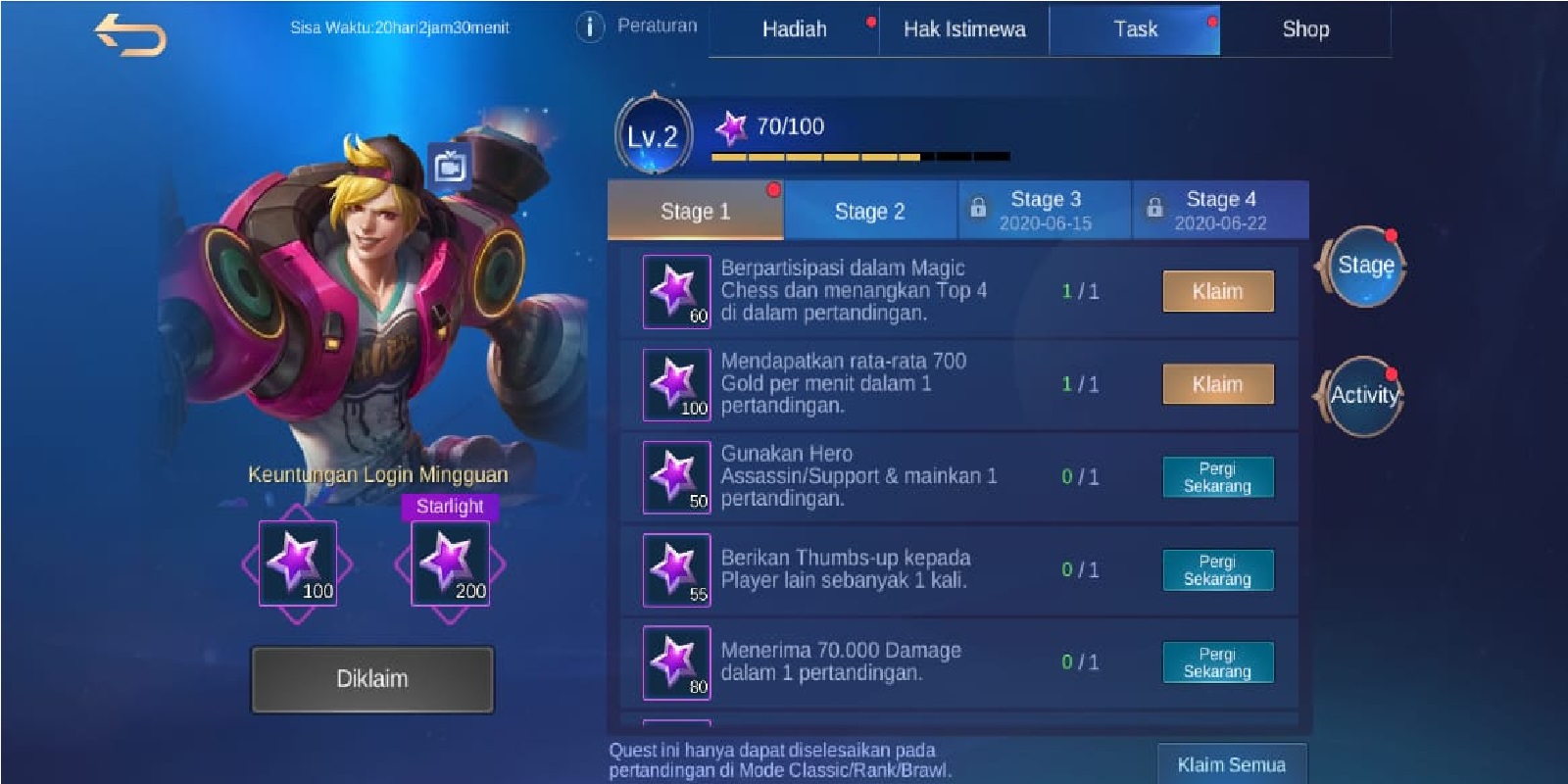Switch to the Stage 2 tab

click(869, 211)
